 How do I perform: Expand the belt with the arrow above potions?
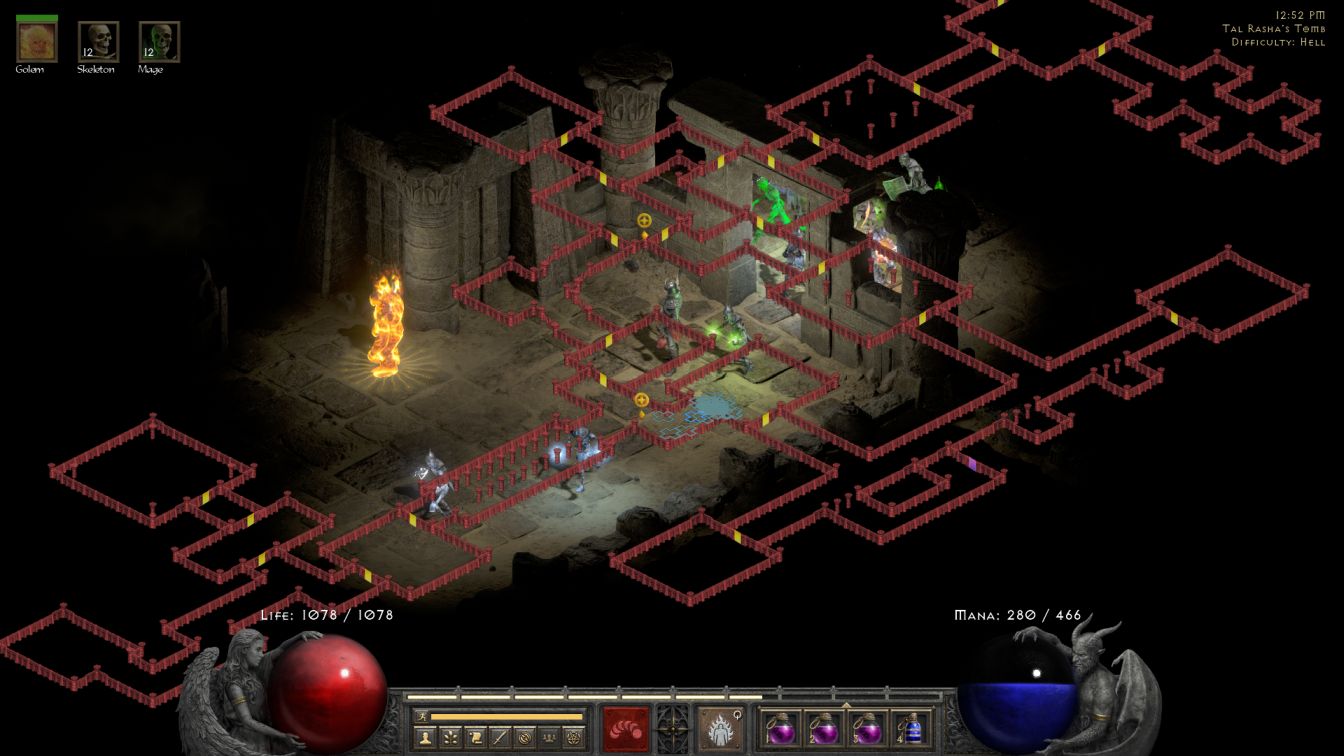tap(847, 705)
